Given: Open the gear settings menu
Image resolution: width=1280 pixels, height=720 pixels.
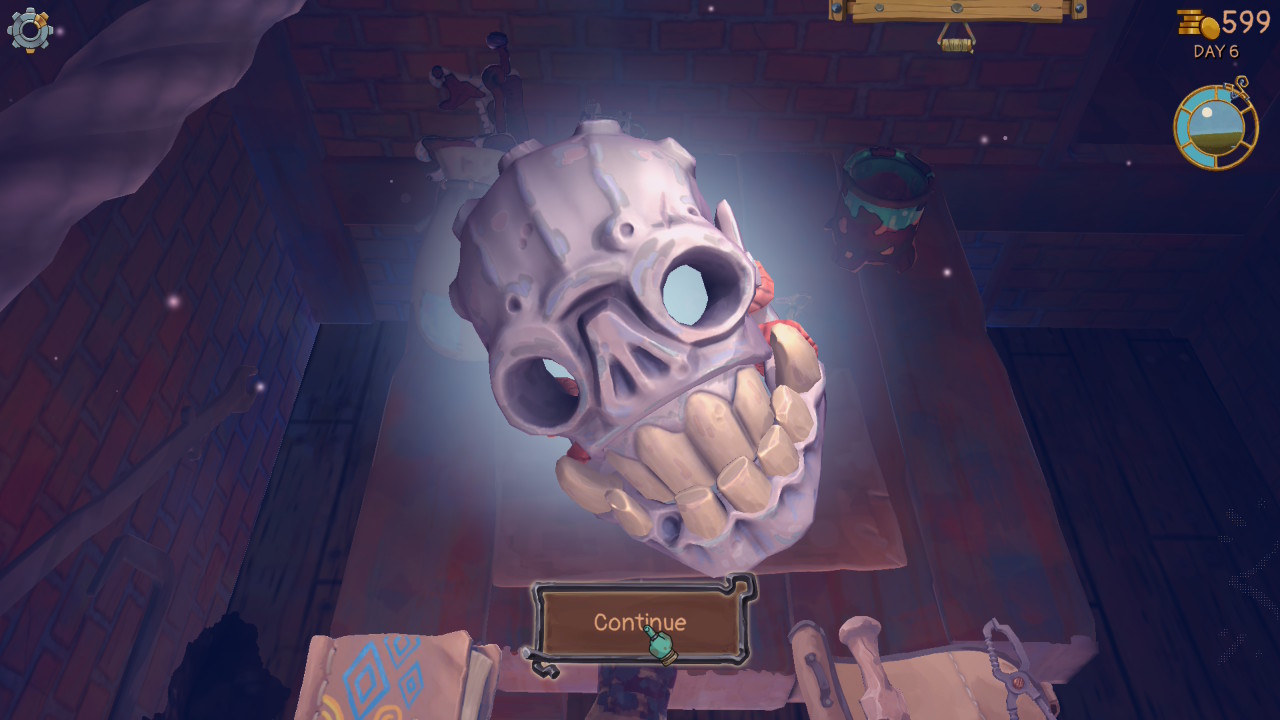Looking at the screenshot, I should coord(30,30).
